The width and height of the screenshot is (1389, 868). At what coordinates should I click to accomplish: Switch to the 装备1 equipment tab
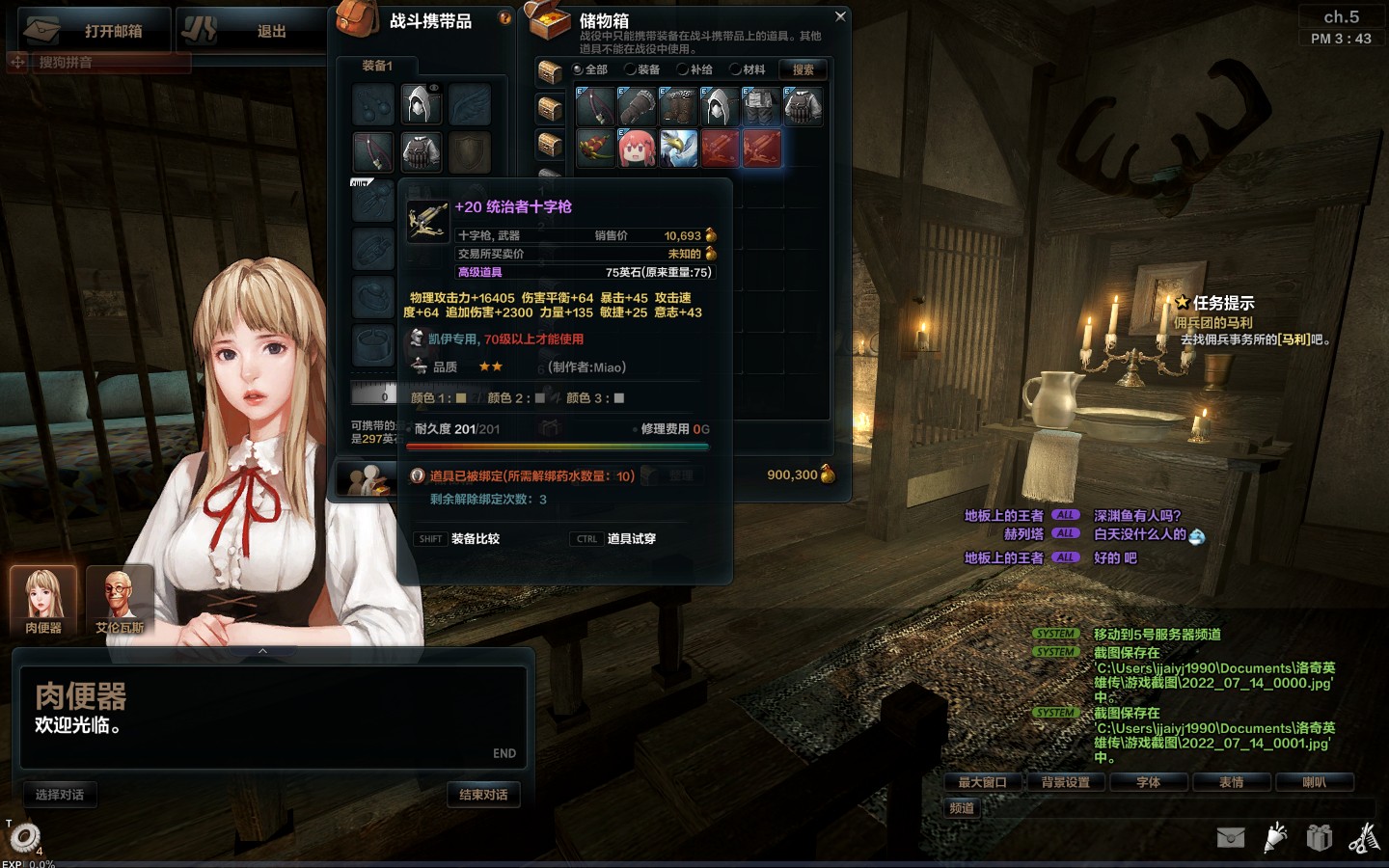tap(377, 66)
